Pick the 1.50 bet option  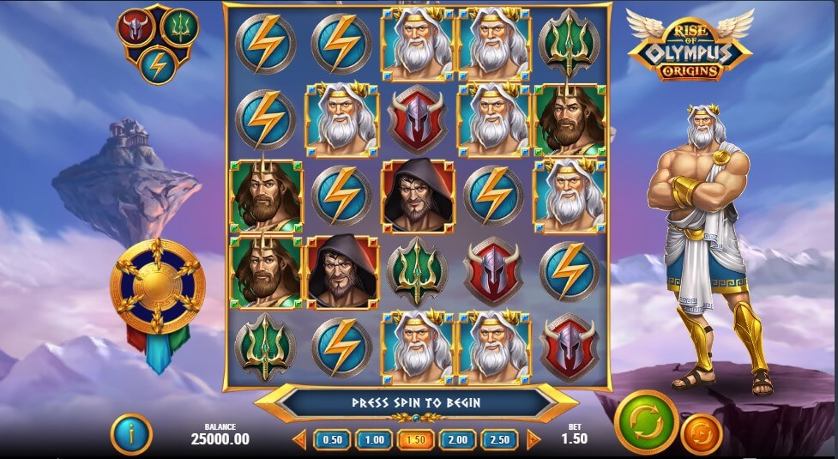tap(415, 440)
